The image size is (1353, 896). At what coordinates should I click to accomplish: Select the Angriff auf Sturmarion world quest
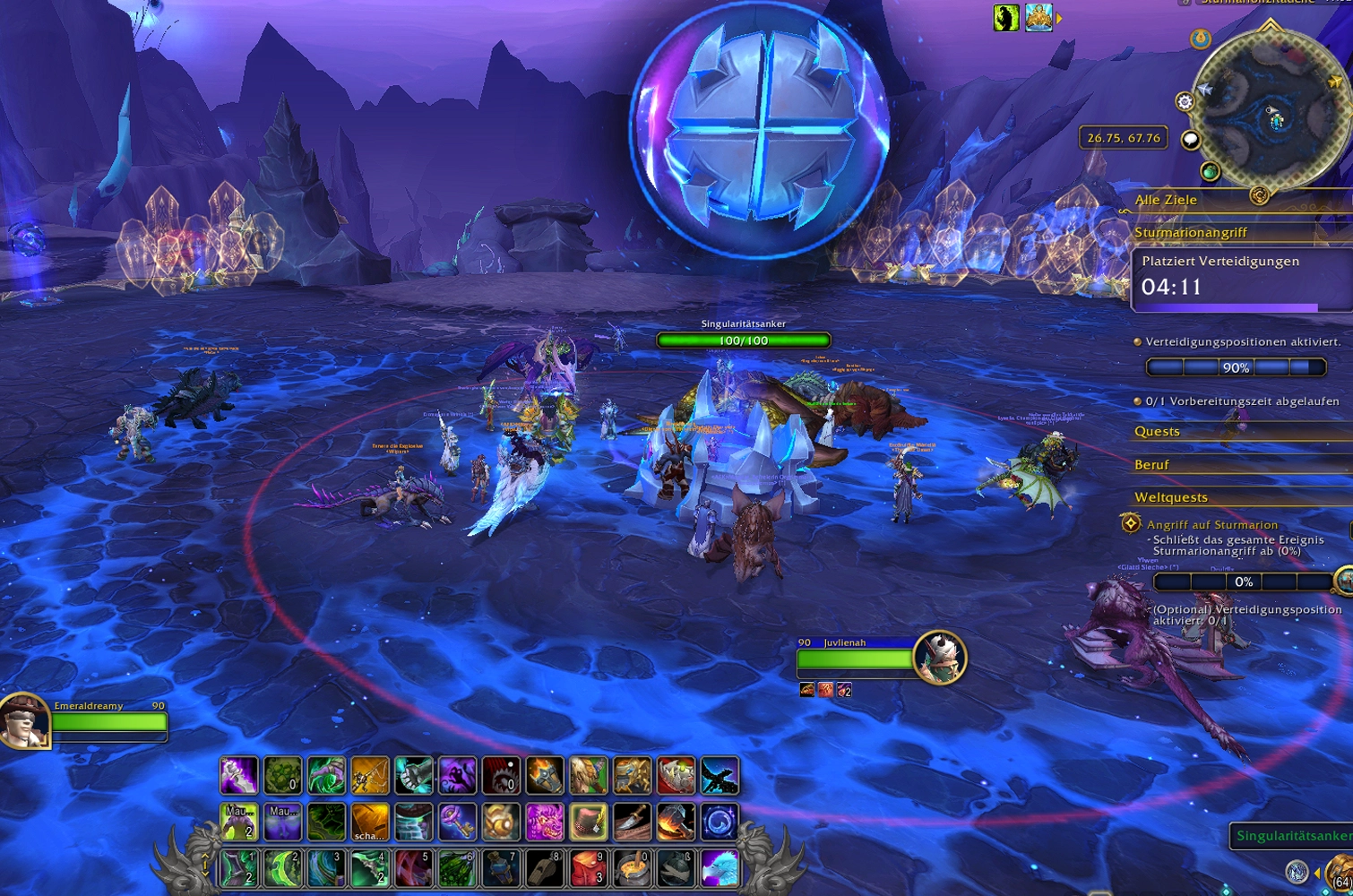click(x=1211, y=525)
